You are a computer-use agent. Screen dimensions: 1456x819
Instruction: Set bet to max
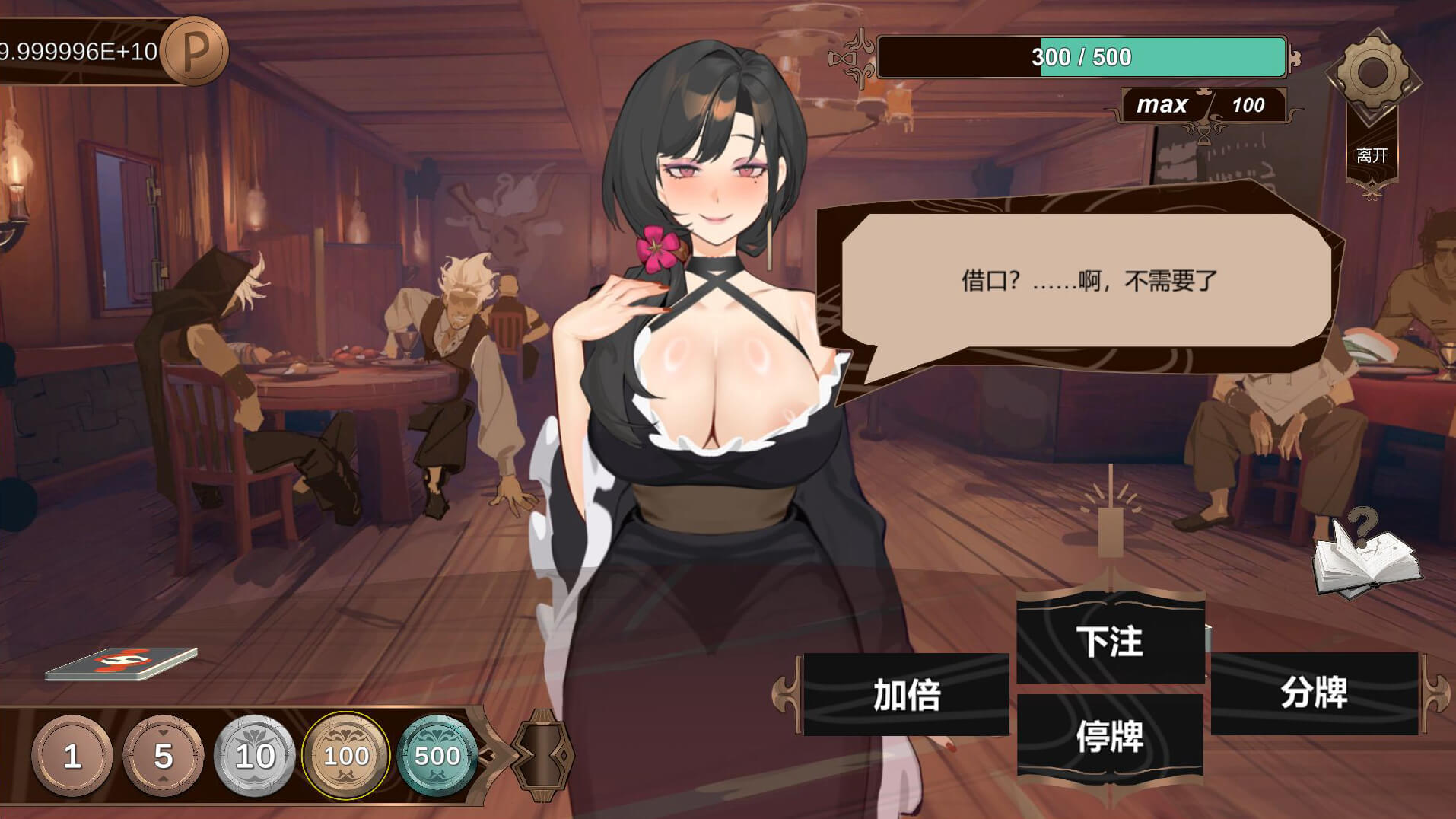1162,104
